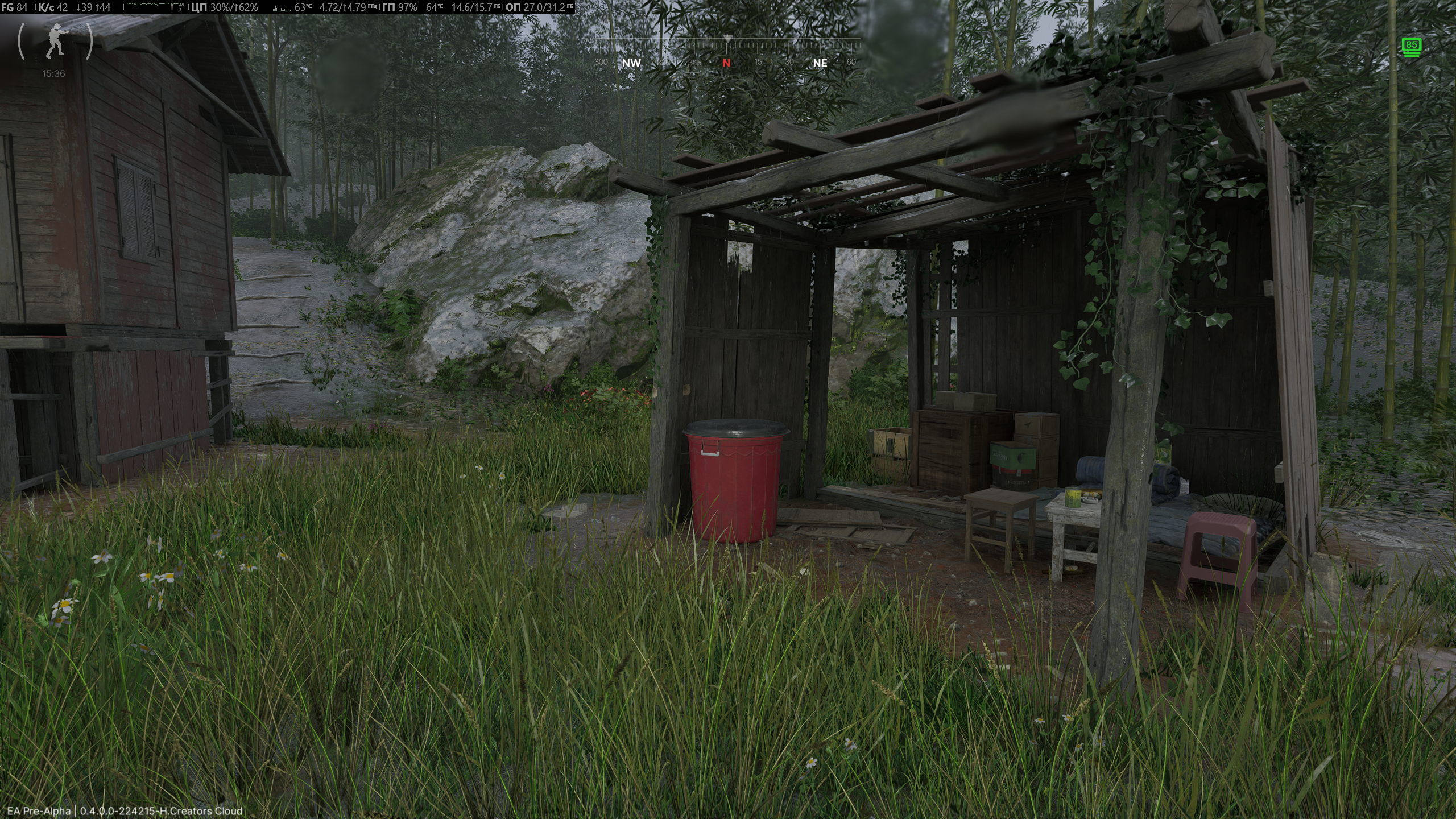Click the green monitor overlay icon
Viewport: 1456px width, 819px height.
1410,47
